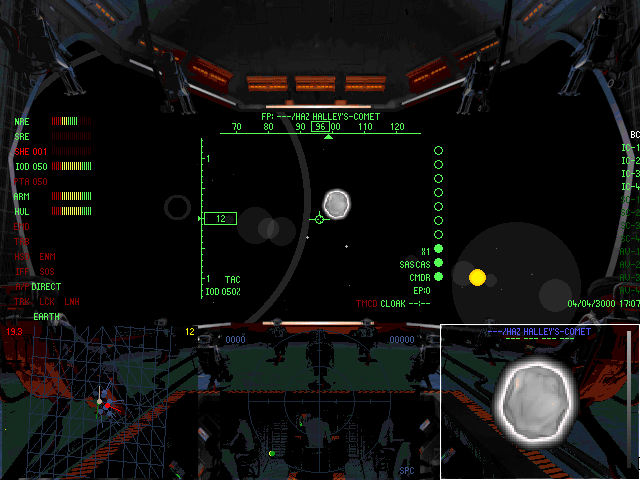Toggle the CLOAK system indicator
This screenshot has height=480, width=640.
coord(393,303)
